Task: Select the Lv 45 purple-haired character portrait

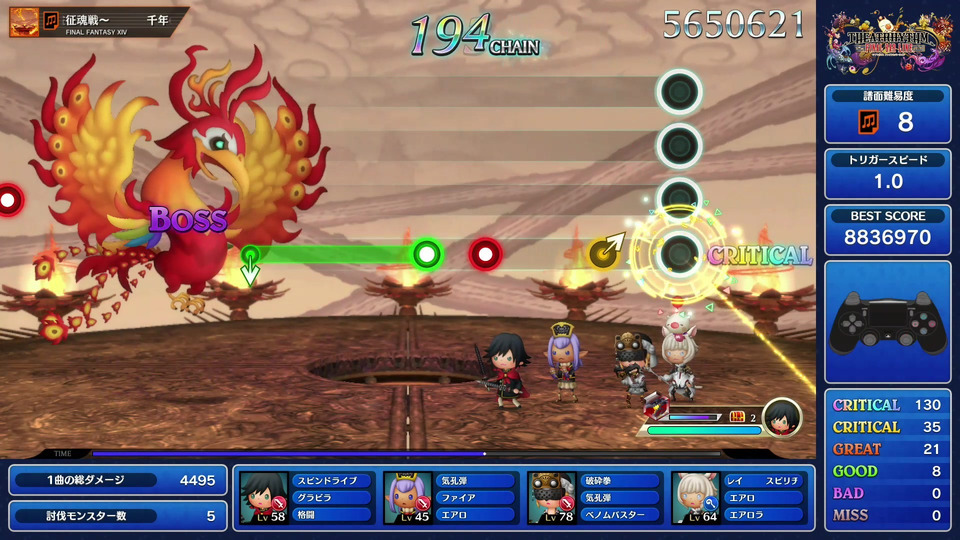Action: click(407, 497)
